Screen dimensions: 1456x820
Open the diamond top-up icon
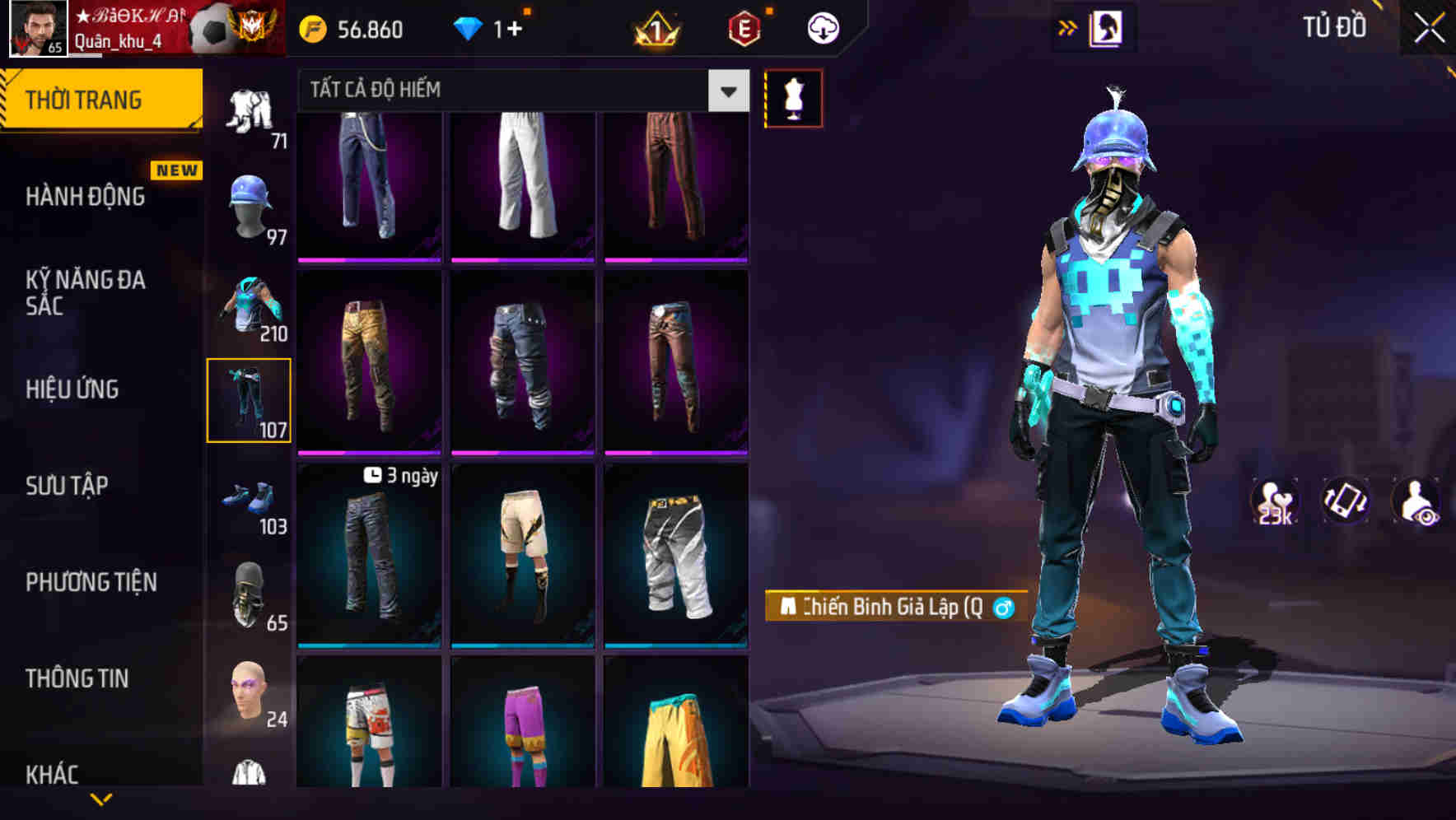[x=469, y=27]
